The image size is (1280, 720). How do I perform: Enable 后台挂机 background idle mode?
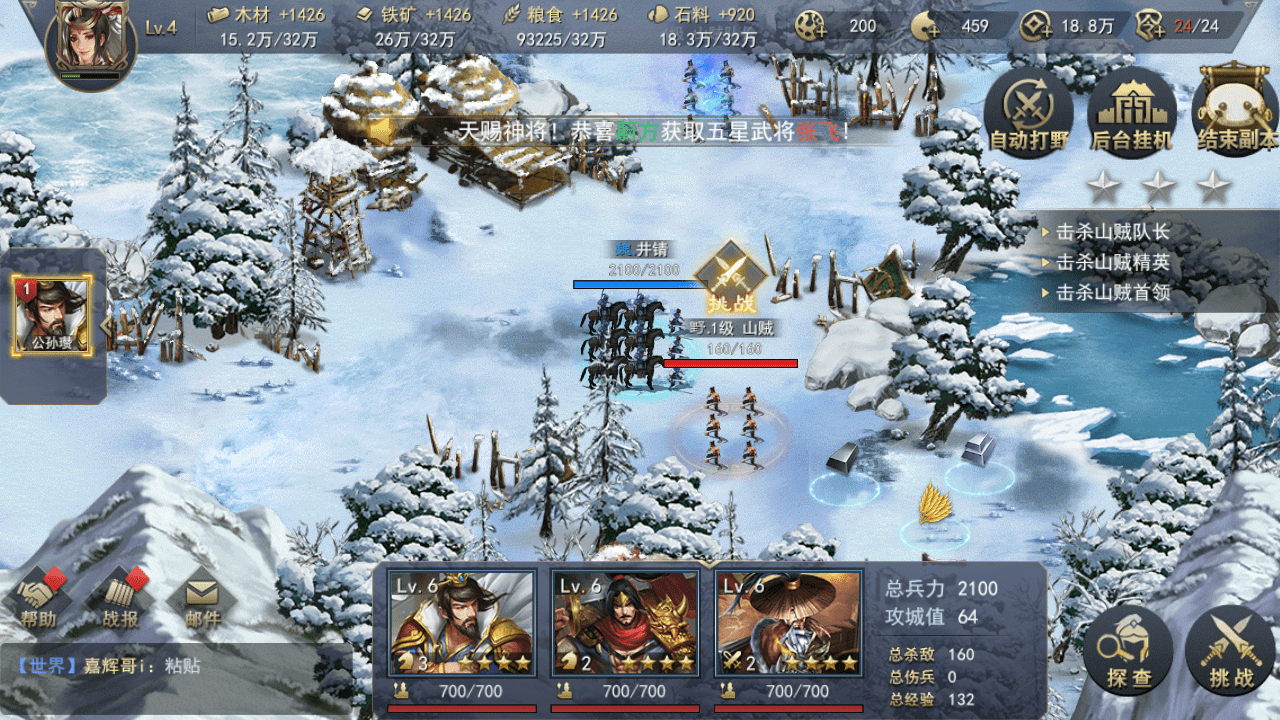coord(1131,113)
